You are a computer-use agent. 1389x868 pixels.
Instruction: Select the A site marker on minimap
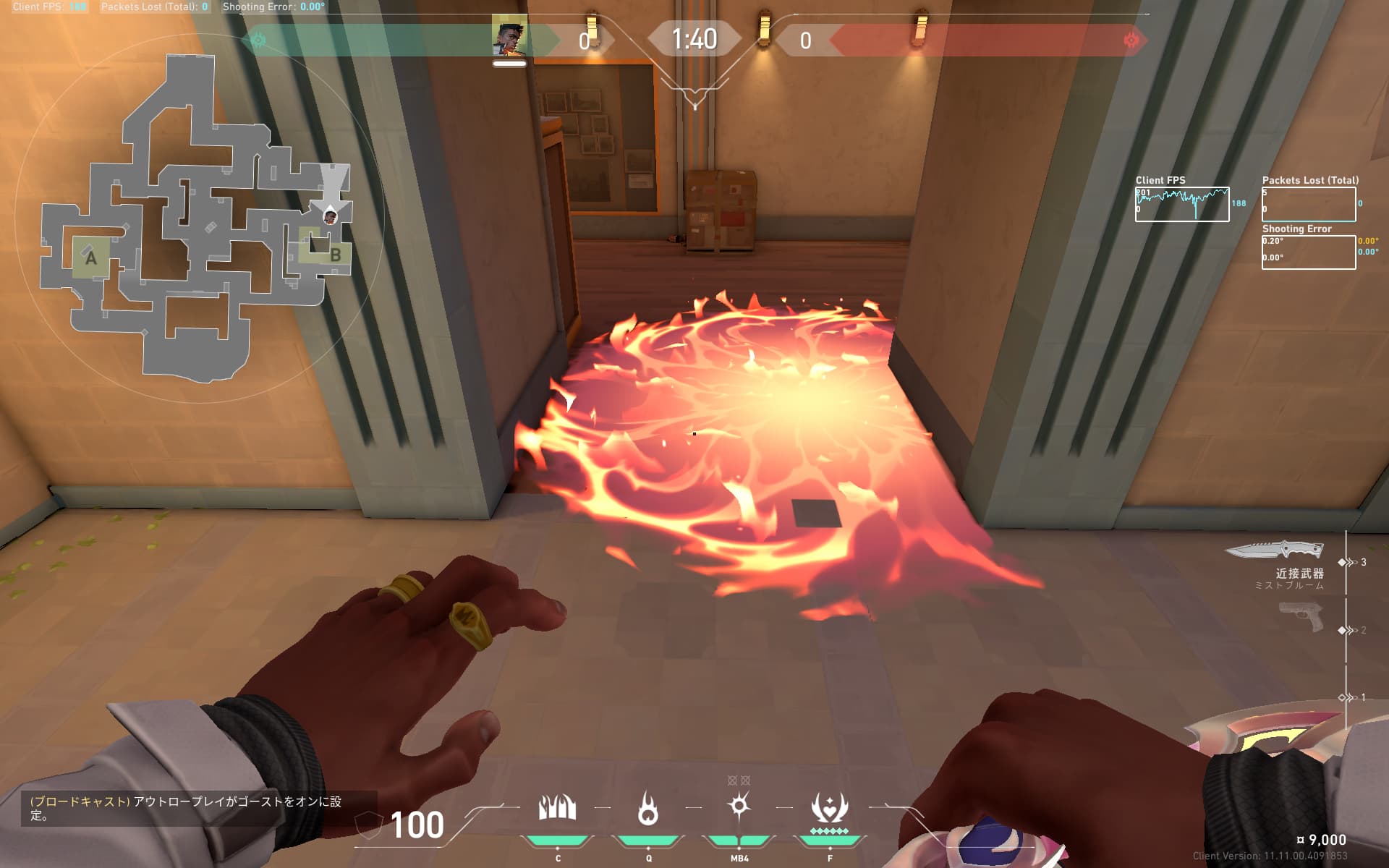90,257
